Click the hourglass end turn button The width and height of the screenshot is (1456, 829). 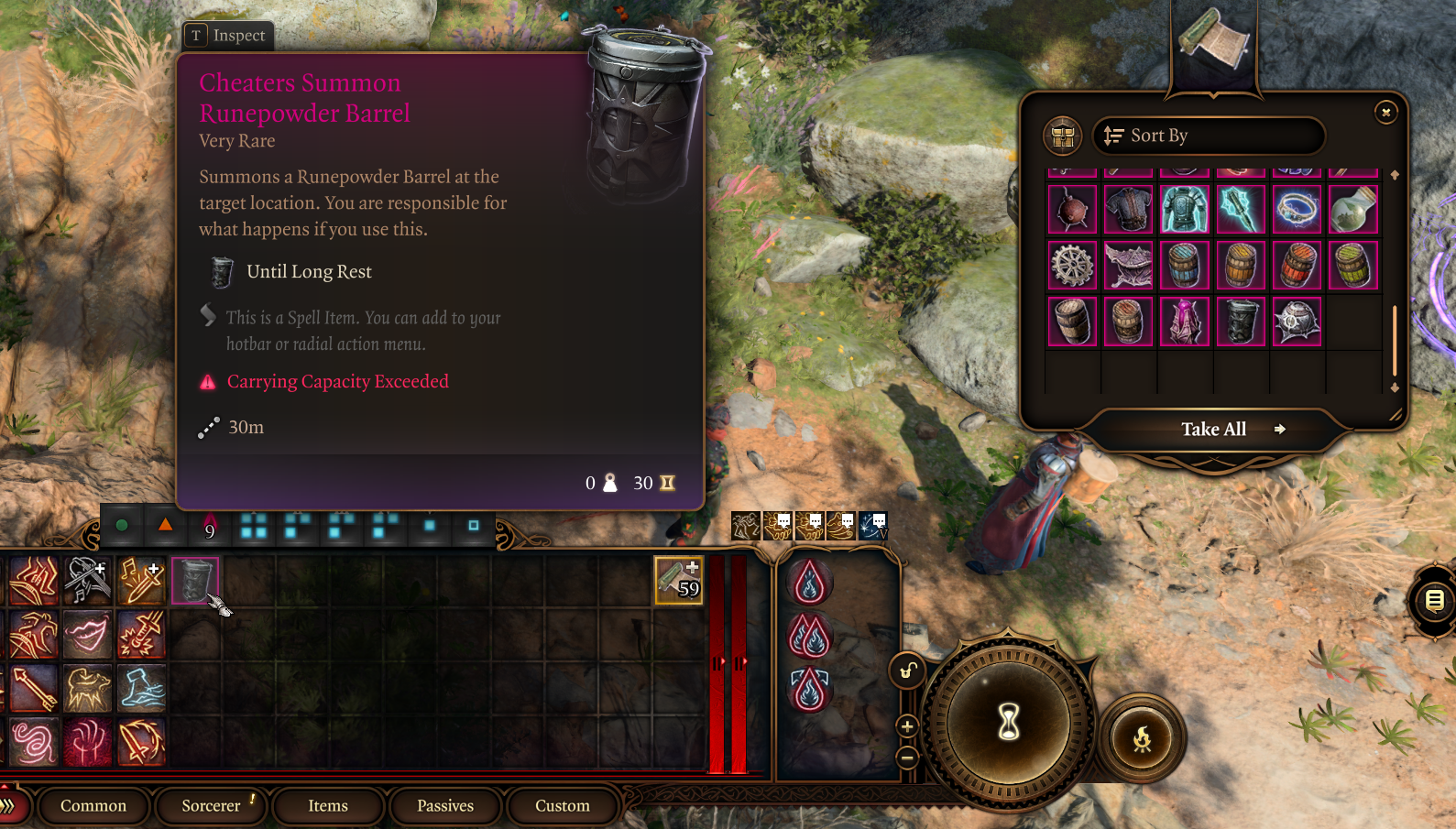coord(1008,723)
